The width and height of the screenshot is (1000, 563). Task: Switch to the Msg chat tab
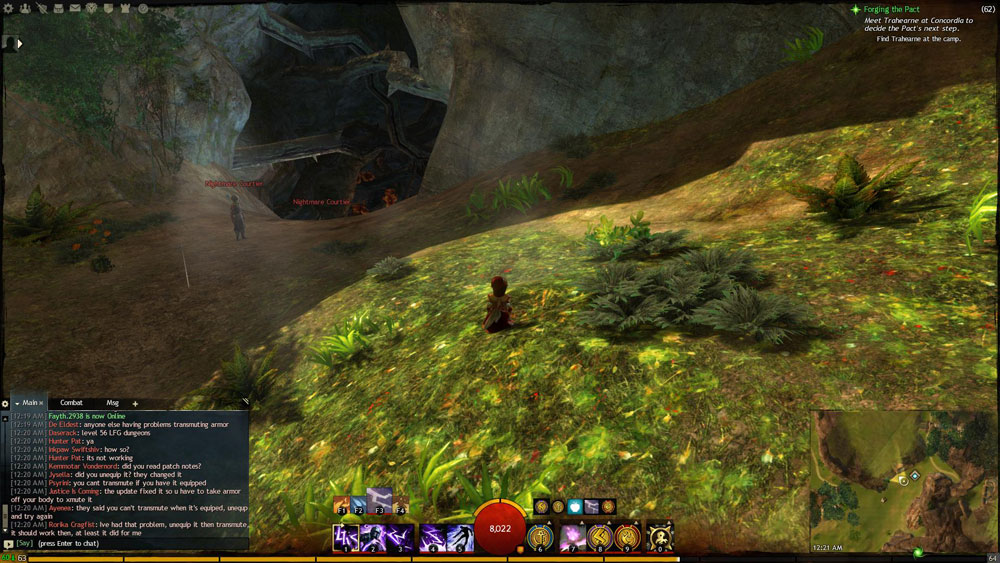(112, 403)
